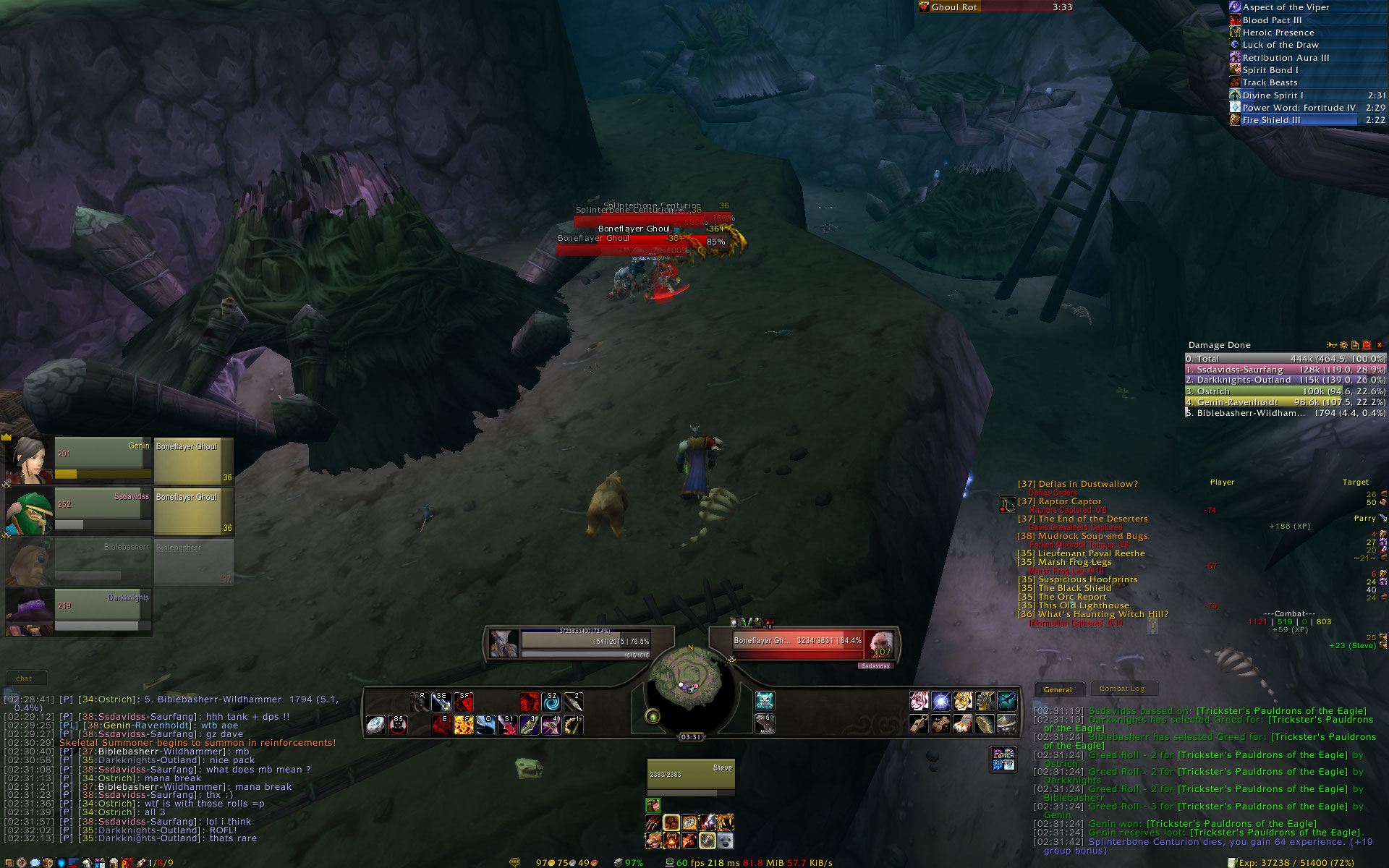The height and width of the screenshot is (868, 1389).
Task: Open the circular minimap
Action: click(686, 684)
